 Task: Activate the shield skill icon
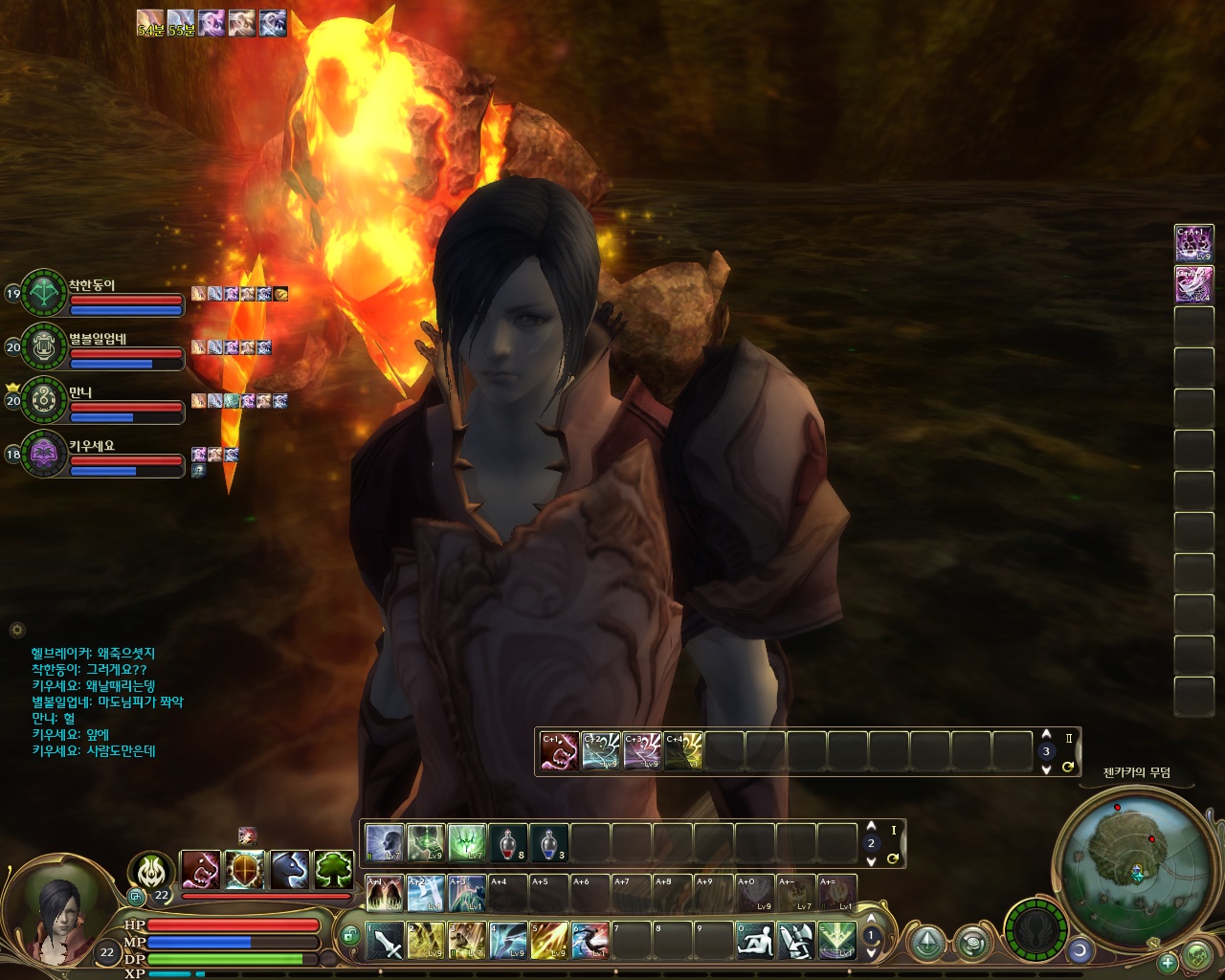[x=245, y=870]
